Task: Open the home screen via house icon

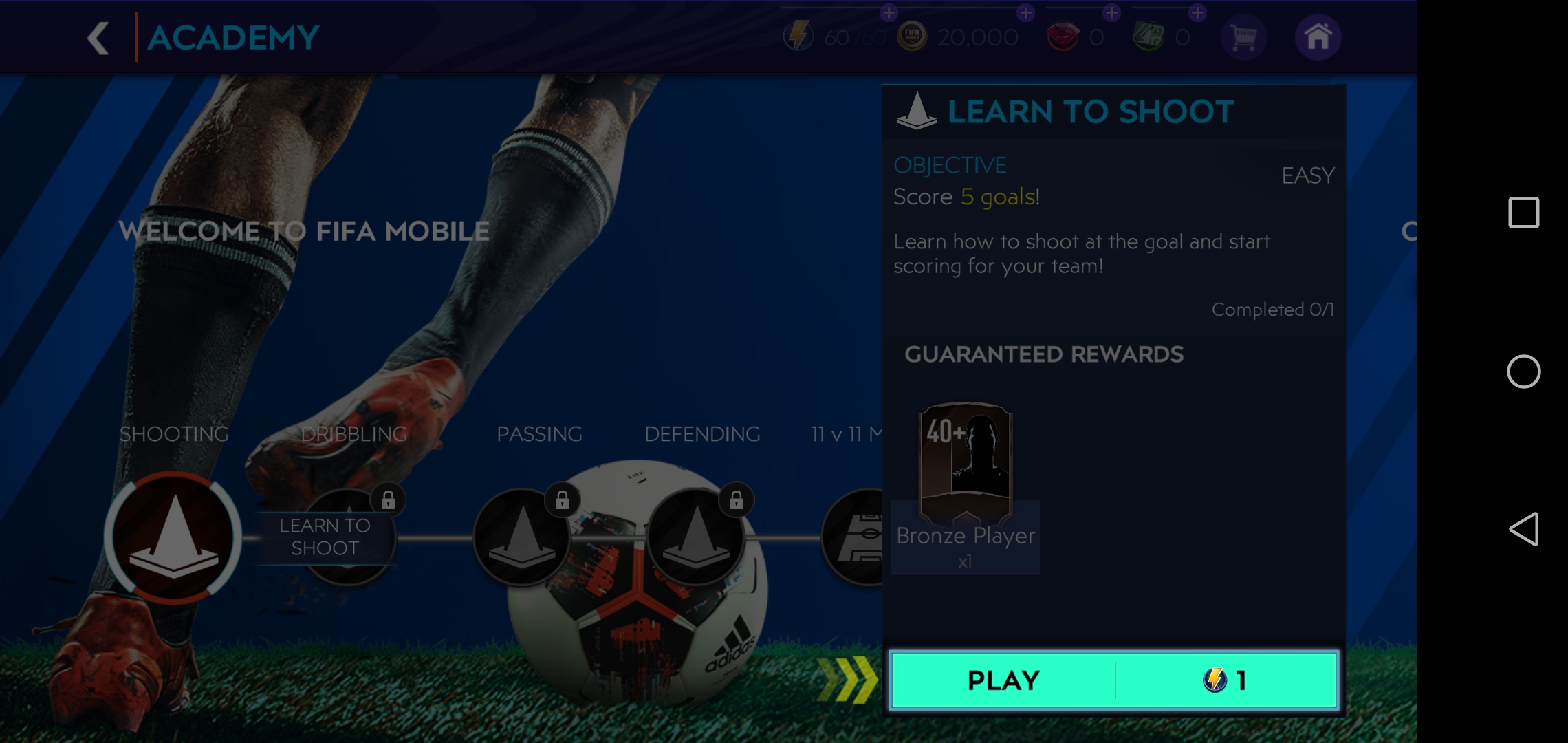Action: (x=1318, y=37)
